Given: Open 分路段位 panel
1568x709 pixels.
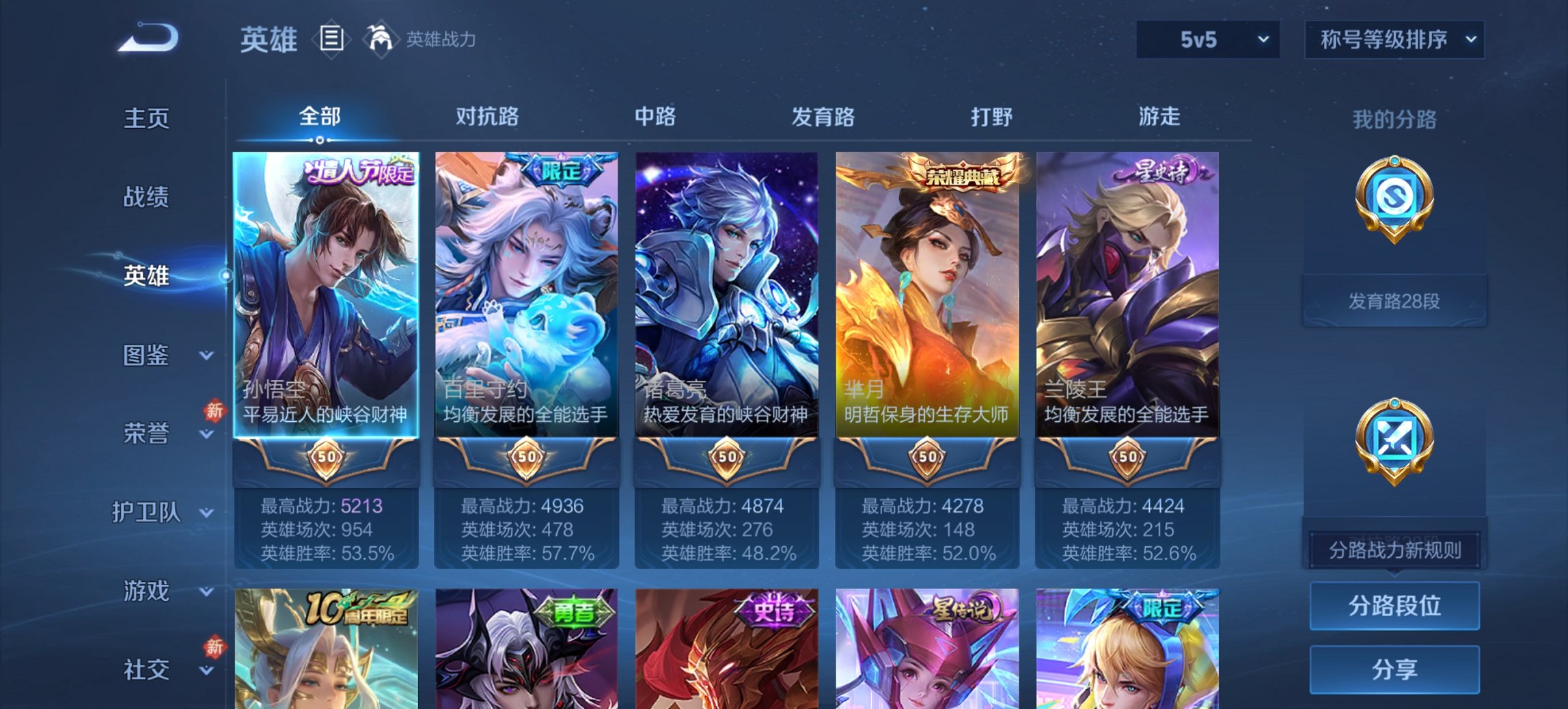Looking at the screenshot, I should pyautogui.click(x=1394, y=606).
